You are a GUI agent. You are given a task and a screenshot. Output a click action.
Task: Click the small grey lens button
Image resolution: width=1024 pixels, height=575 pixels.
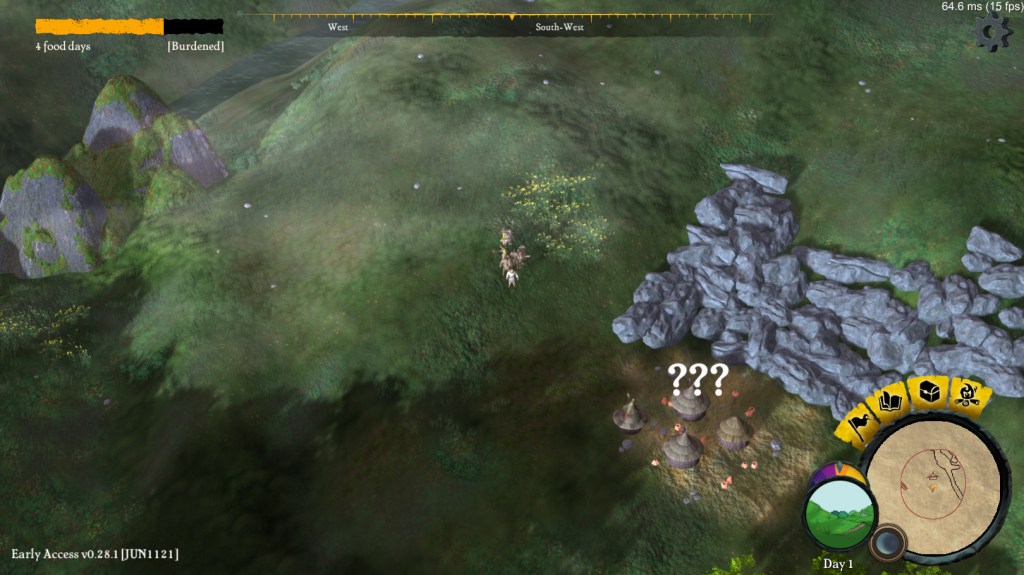tap(886, 544)
